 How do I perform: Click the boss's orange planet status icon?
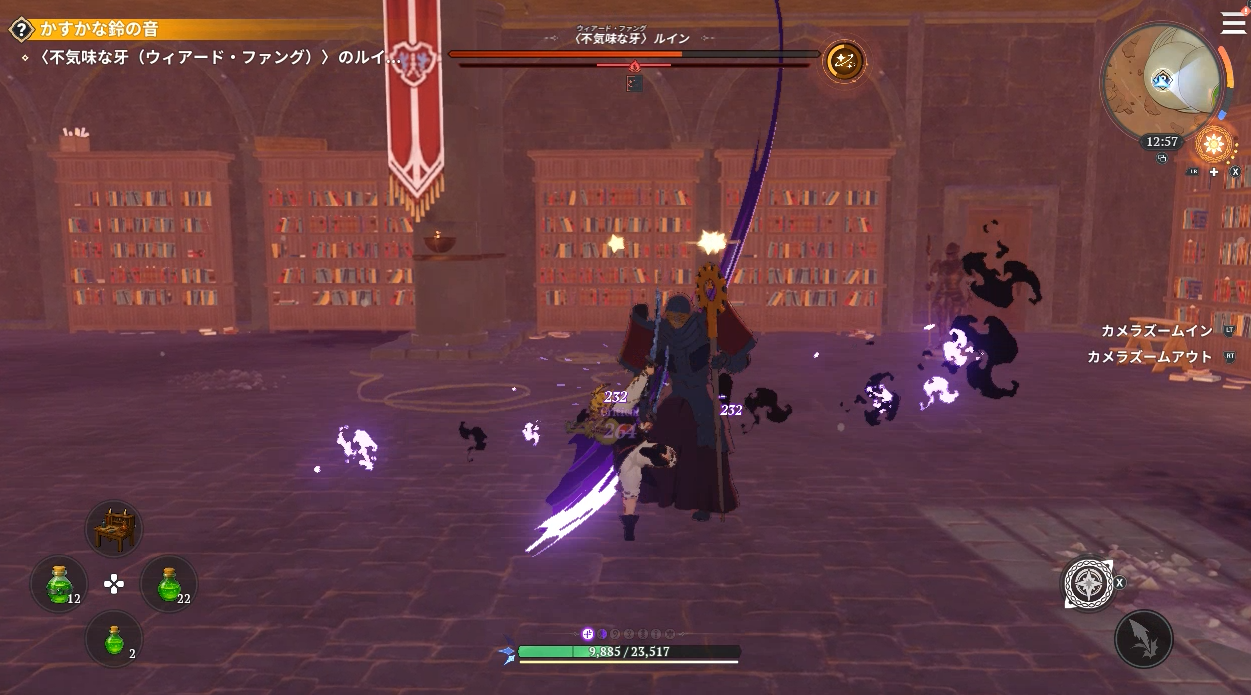point(844,62)
